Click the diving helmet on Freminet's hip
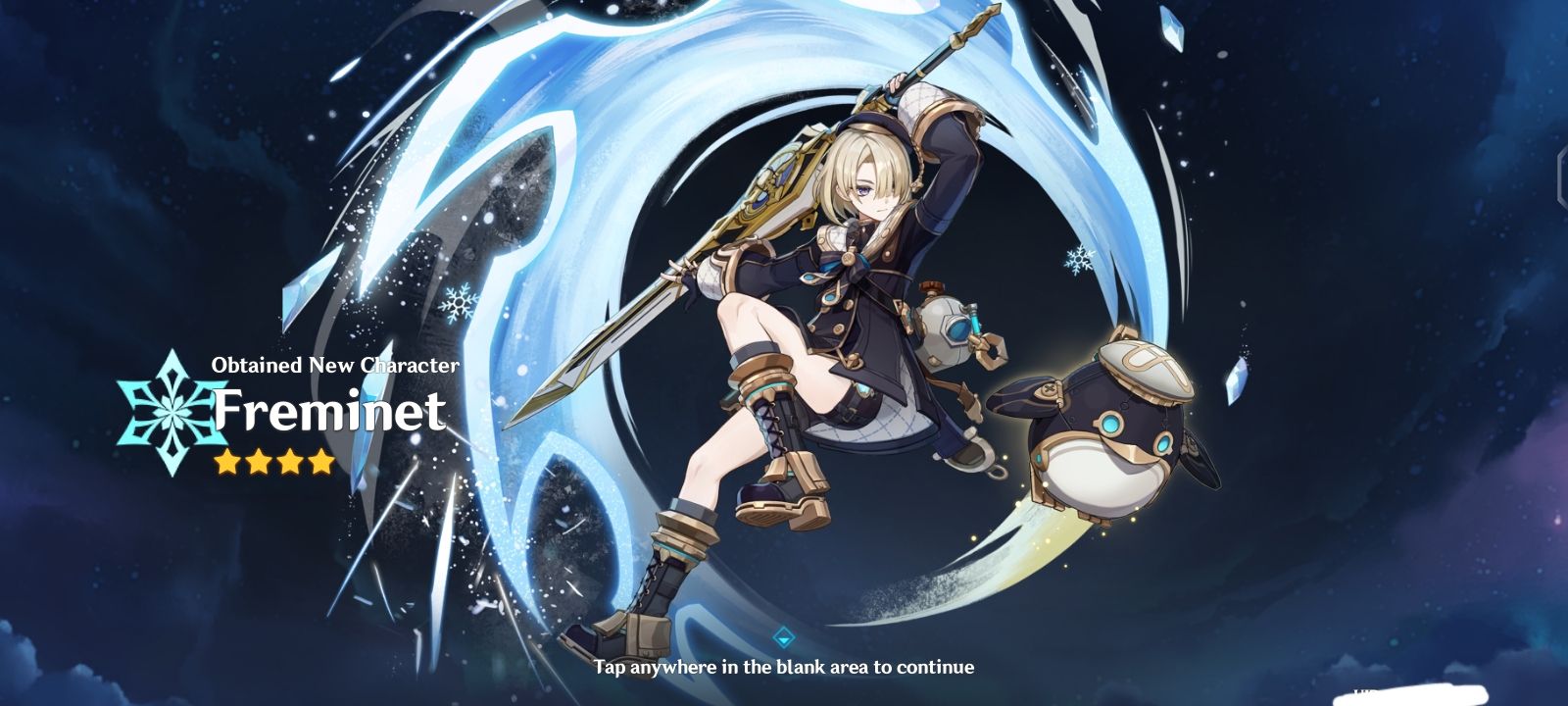Viewport: 1568px width, 706px height. click(943, 328)
